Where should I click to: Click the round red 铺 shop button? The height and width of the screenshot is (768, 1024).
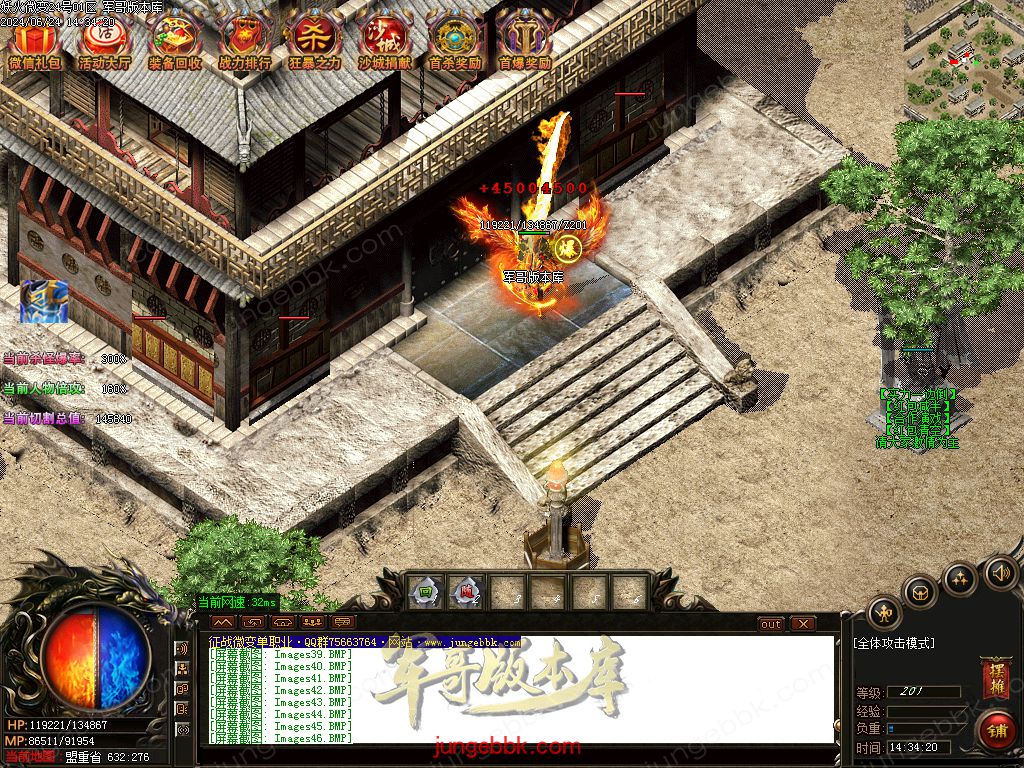pos(996,731)
